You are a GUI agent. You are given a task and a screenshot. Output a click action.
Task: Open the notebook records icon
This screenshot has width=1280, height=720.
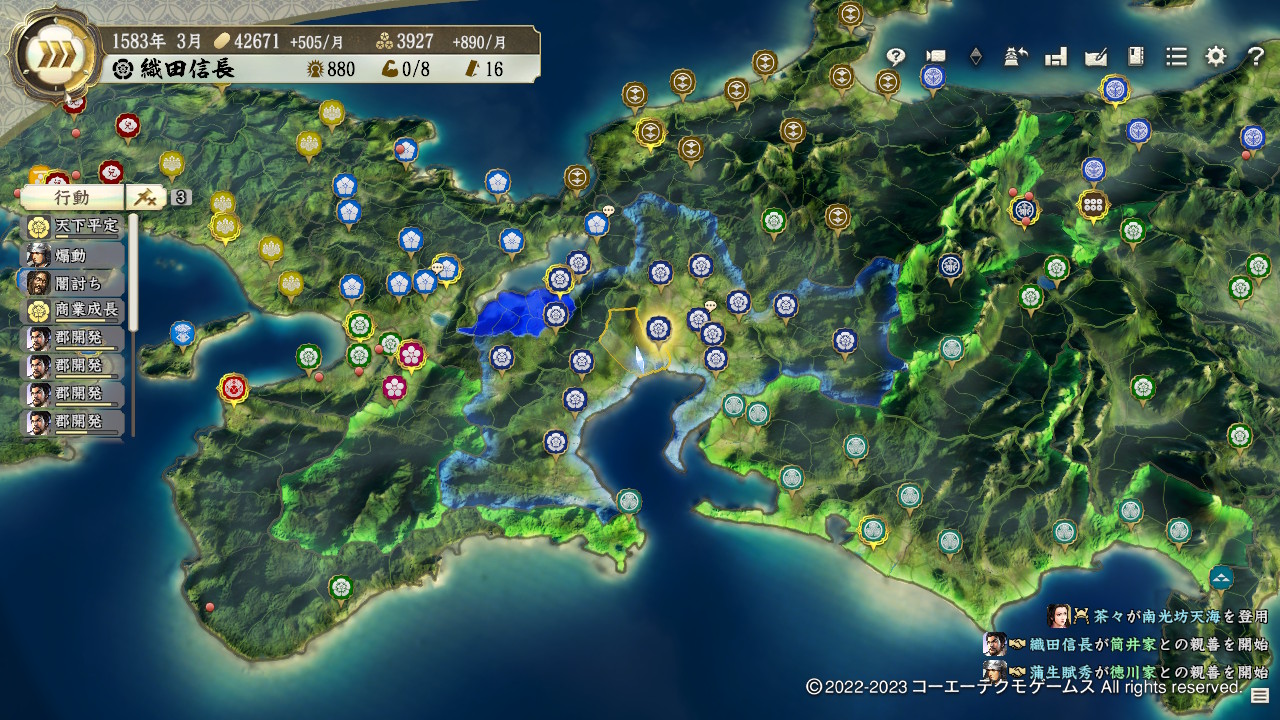[x=1136, y=57]
